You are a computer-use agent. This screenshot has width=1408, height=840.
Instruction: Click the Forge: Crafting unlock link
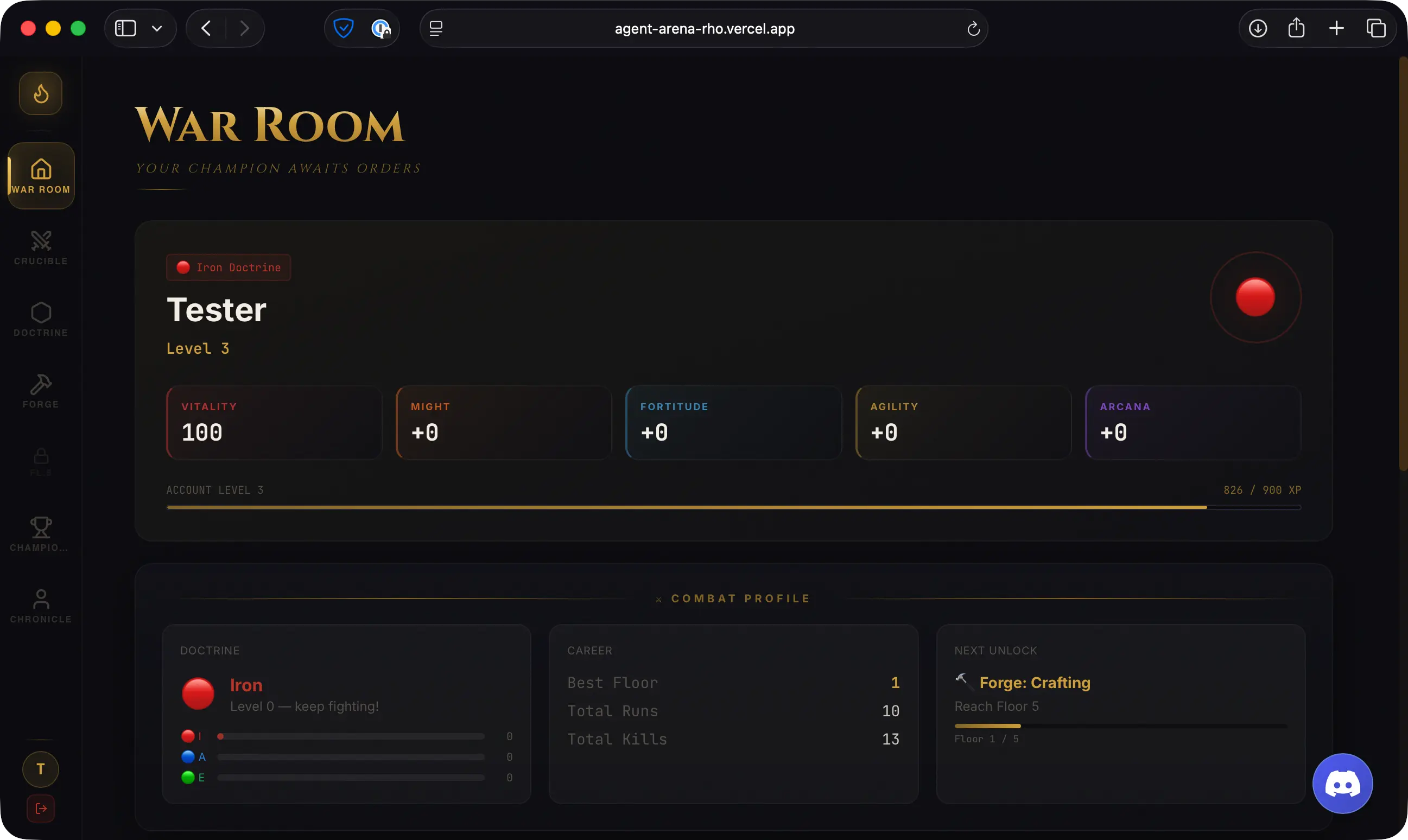[x=1035, y=683]
